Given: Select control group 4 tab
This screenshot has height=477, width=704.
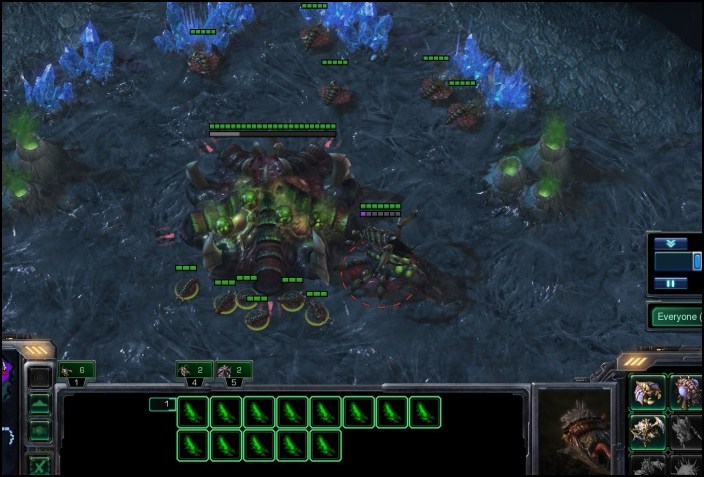Looking at the screenshot, I should click(195, 371).
